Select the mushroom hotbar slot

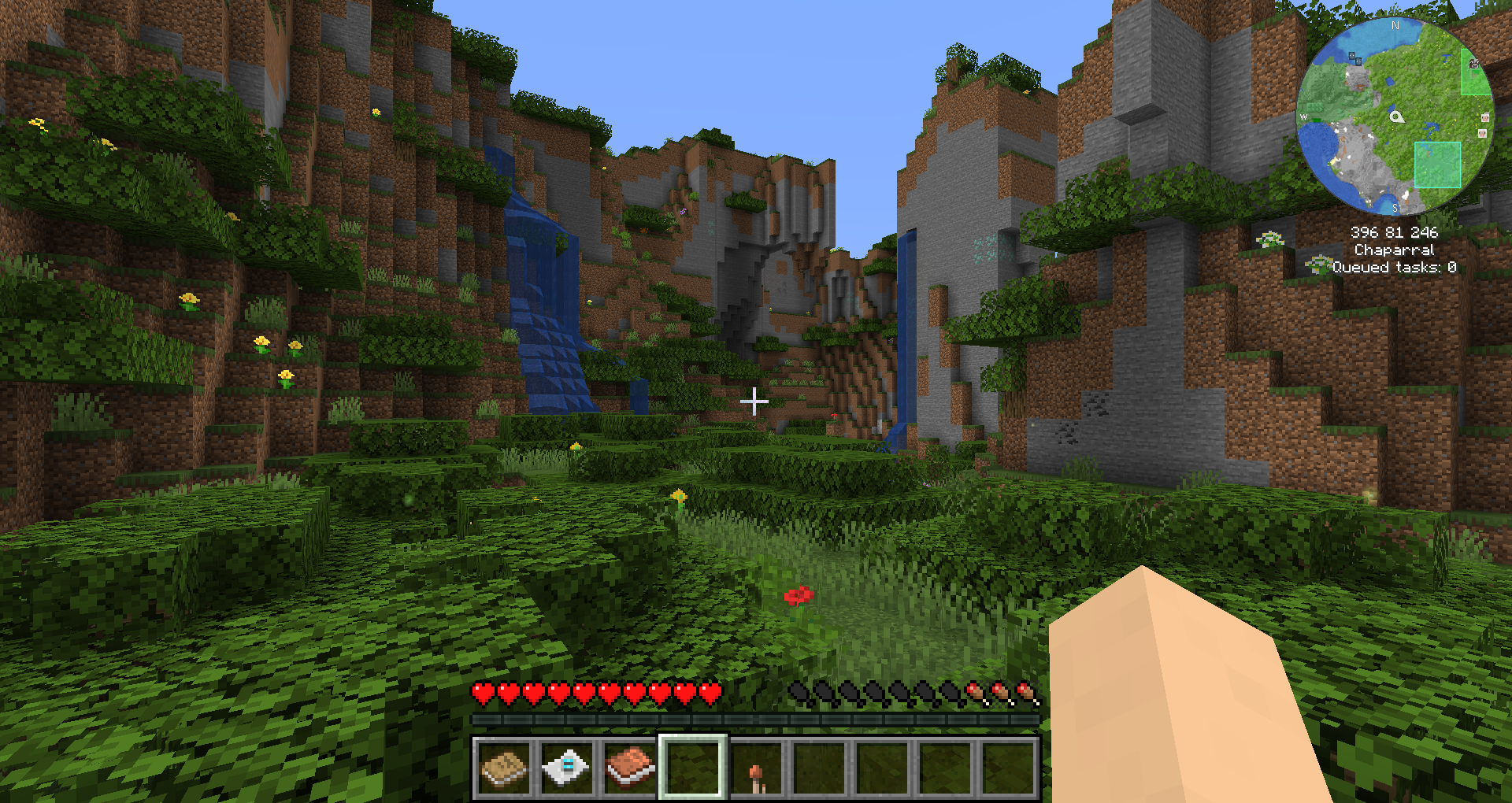[x=756, y=768]
